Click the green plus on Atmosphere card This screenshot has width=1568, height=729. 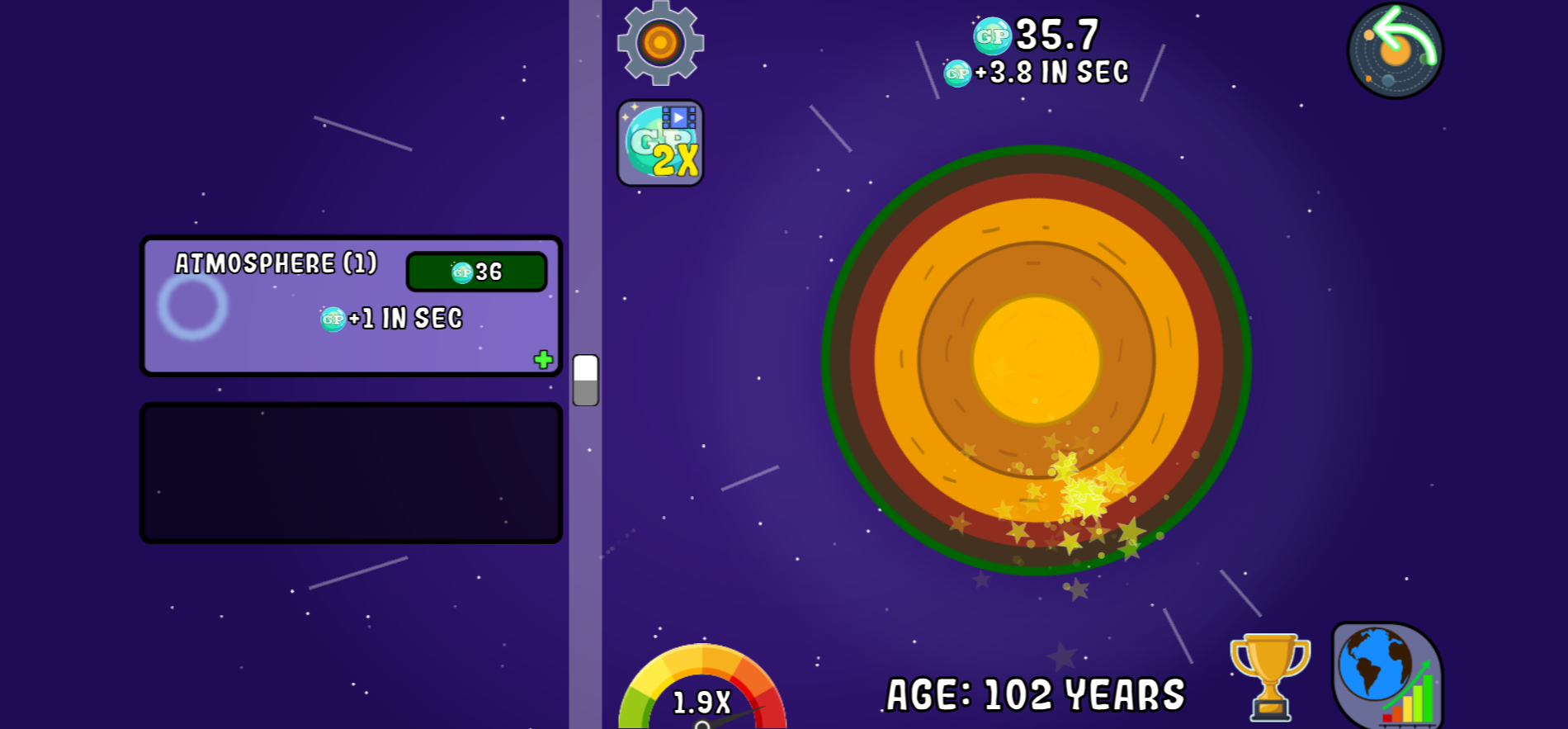[x=543, y=359]
